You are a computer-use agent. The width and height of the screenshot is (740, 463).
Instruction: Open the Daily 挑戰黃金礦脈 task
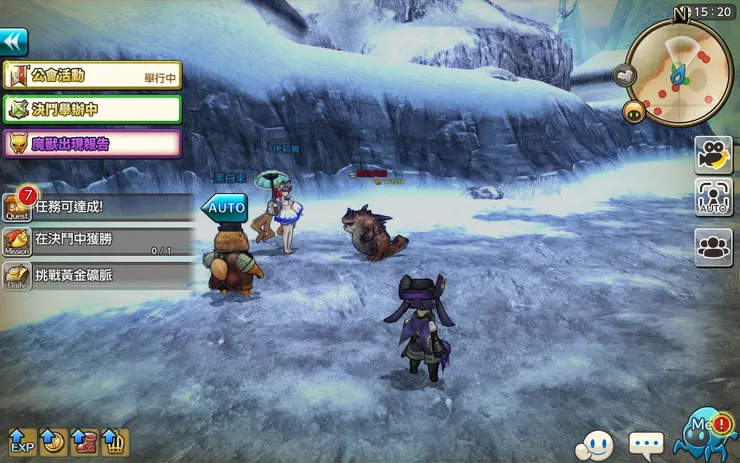point(98,274)
